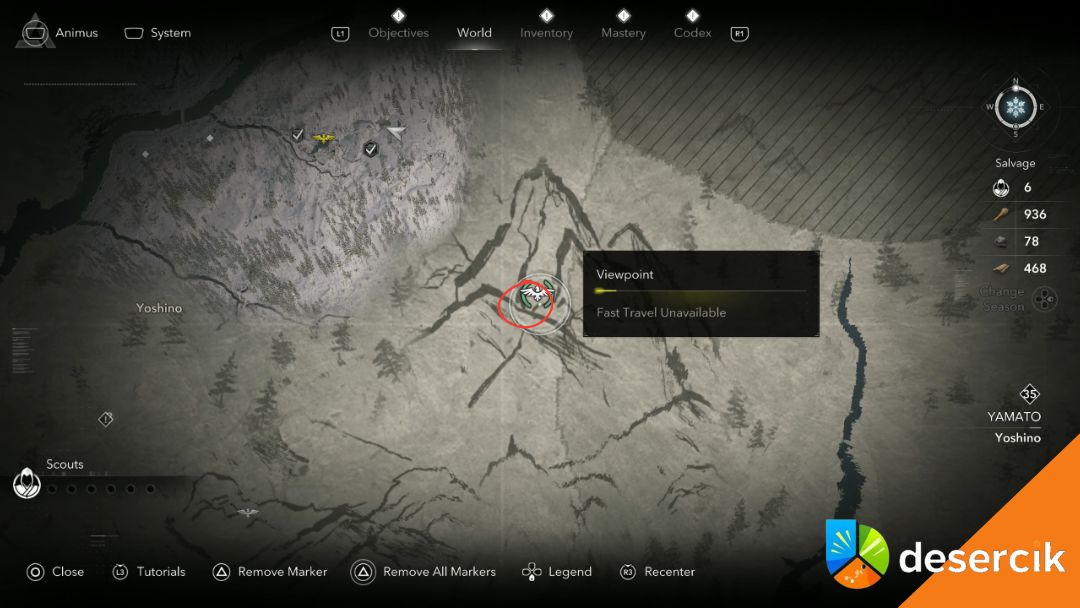Click the snowflake compass icon
The height and width of the screenshot is (608, 1080).
[x=1016, y=107]
